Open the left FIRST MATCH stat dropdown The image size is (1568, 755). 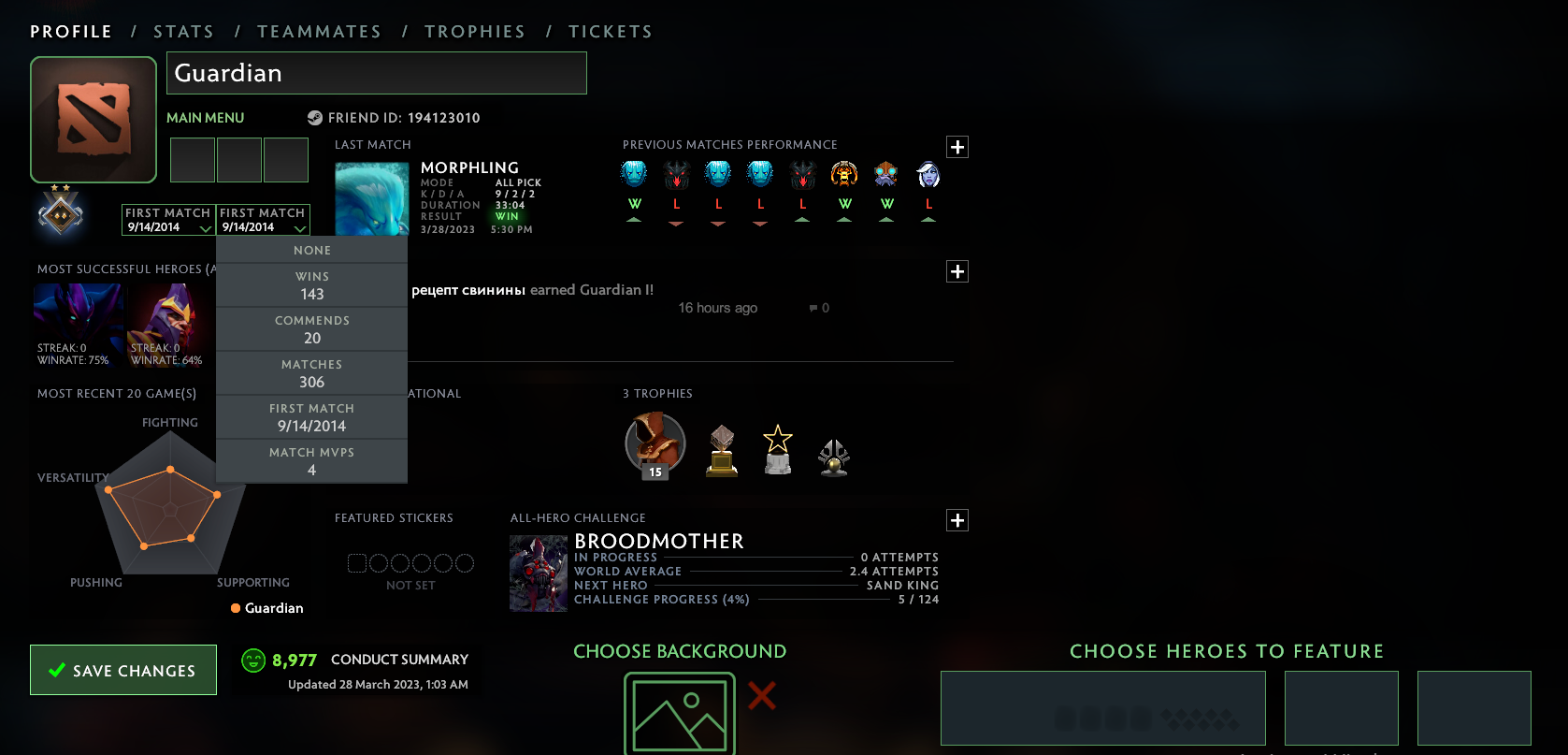168,221
